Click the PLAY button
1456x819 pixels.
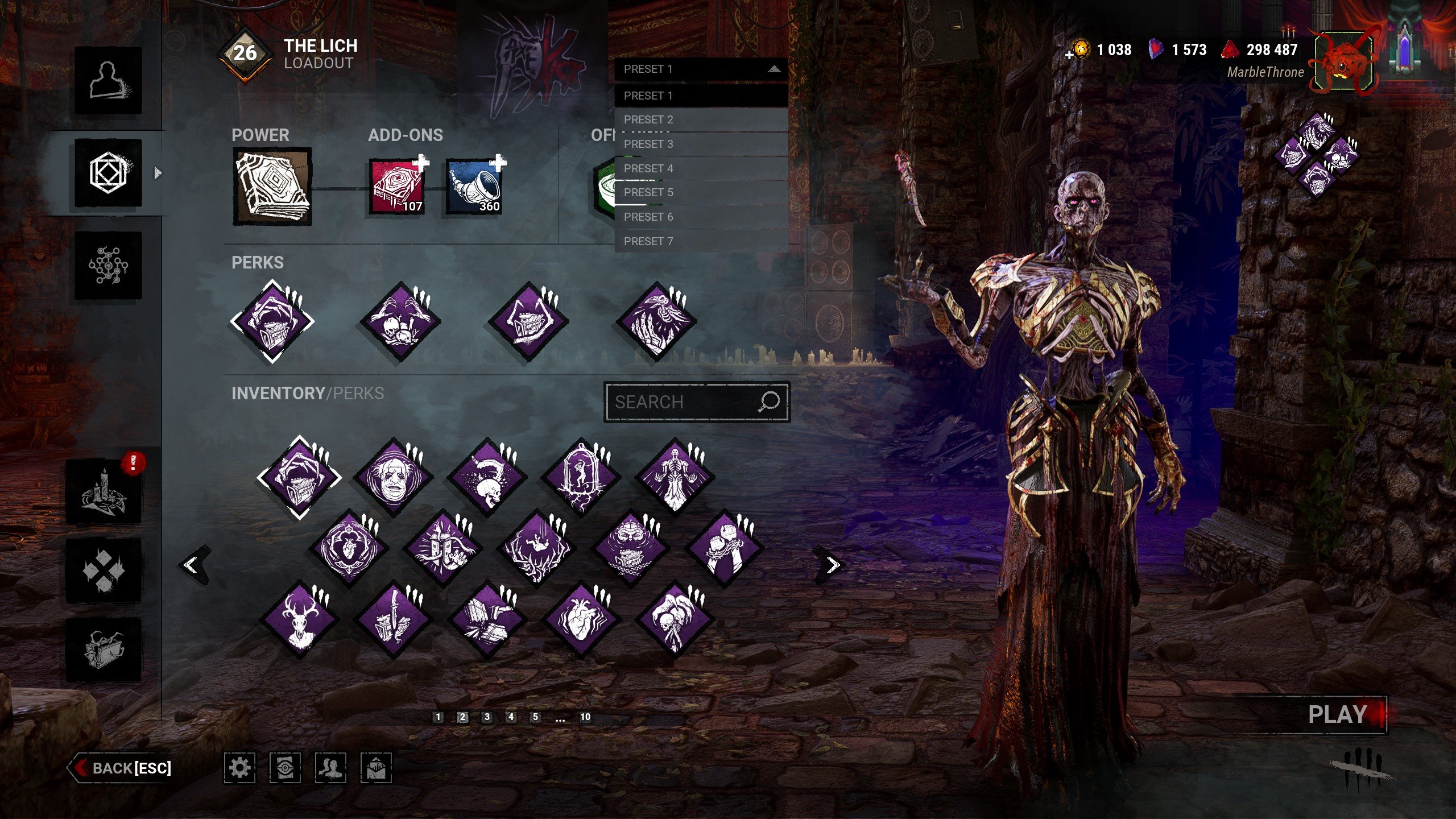[x=1337, y=715]
